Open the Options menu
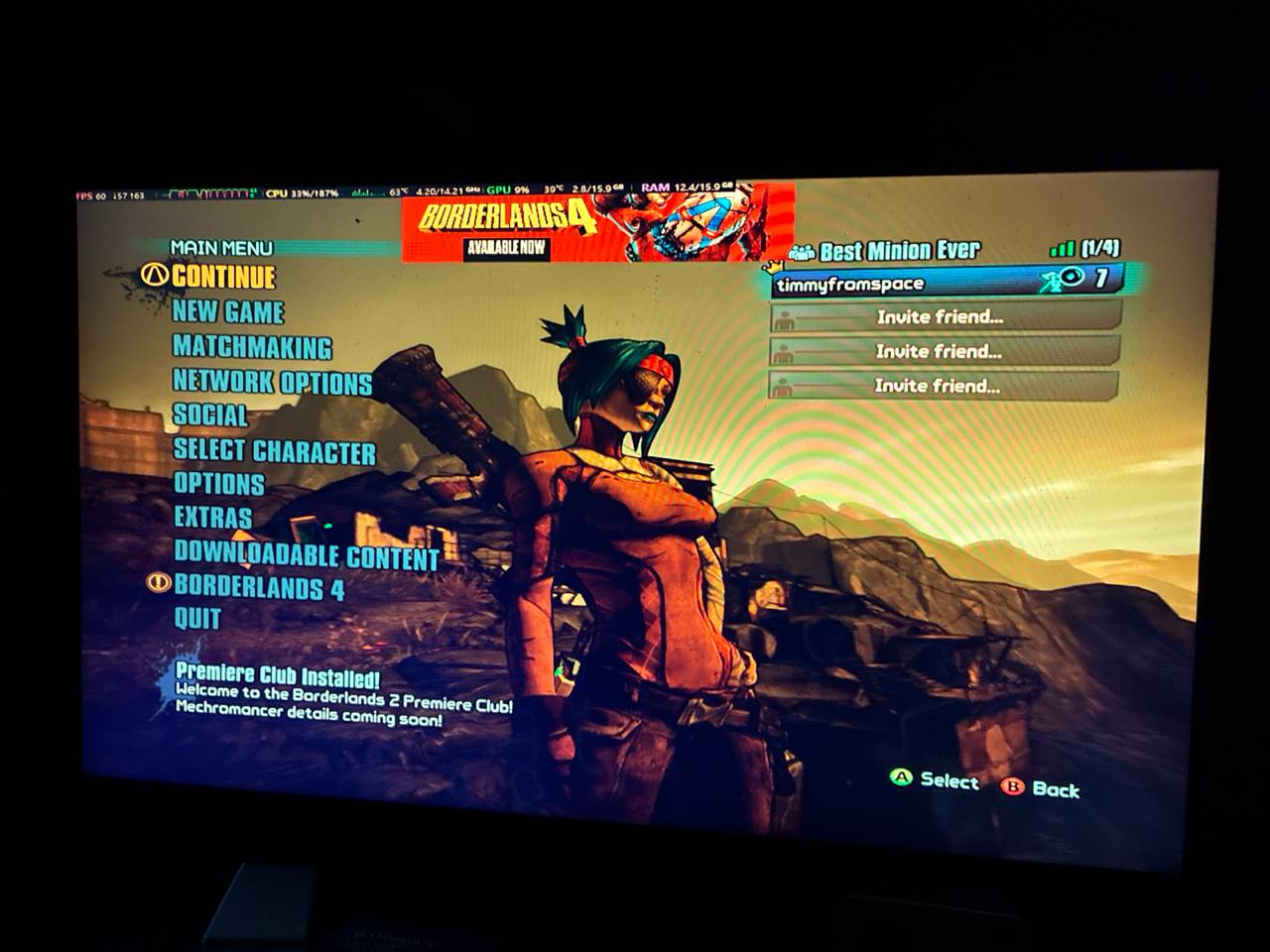 [x=219, y=484]
